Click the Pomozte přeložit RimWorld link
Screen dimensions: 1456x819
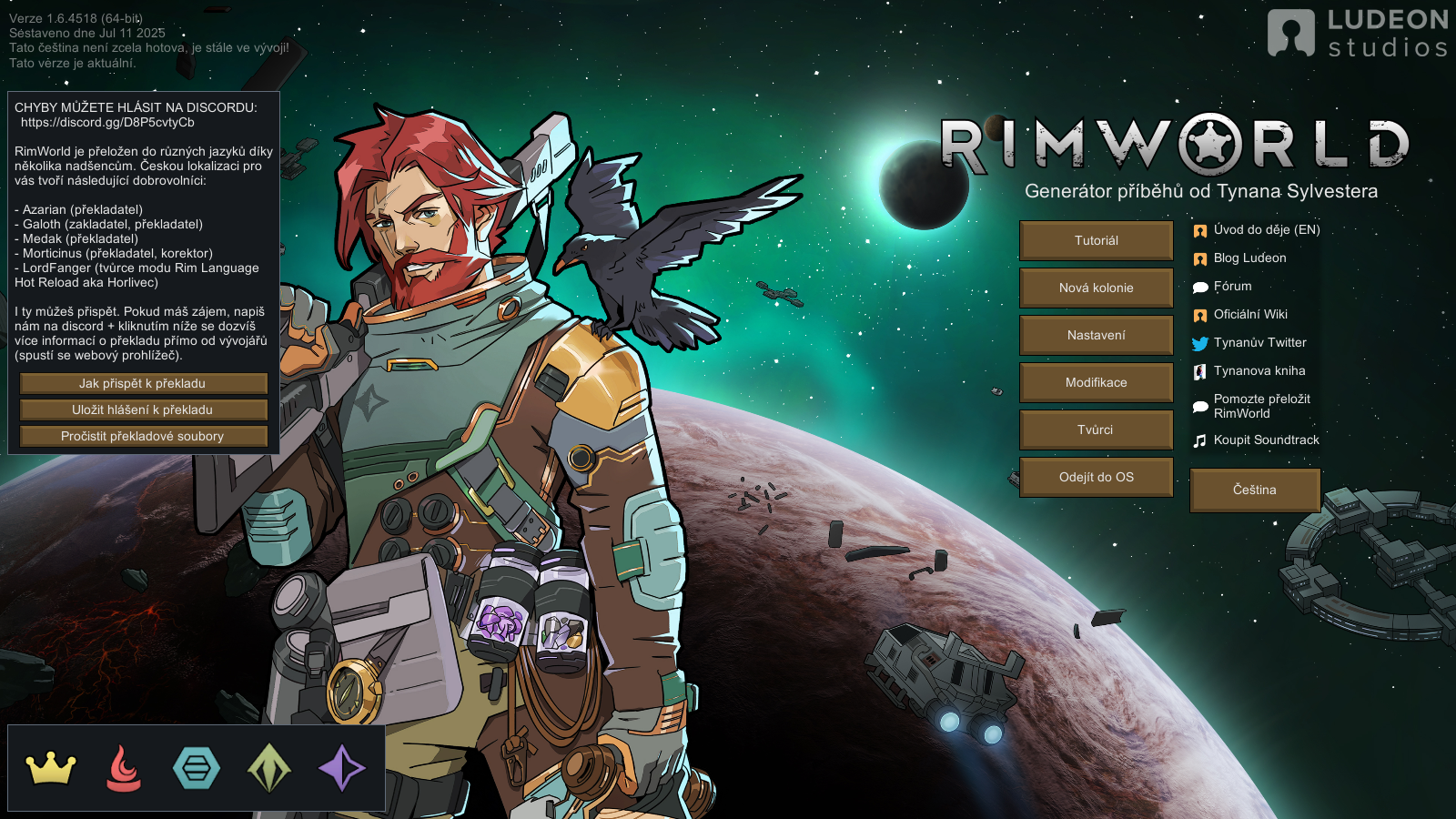[x=1261, y=406]
